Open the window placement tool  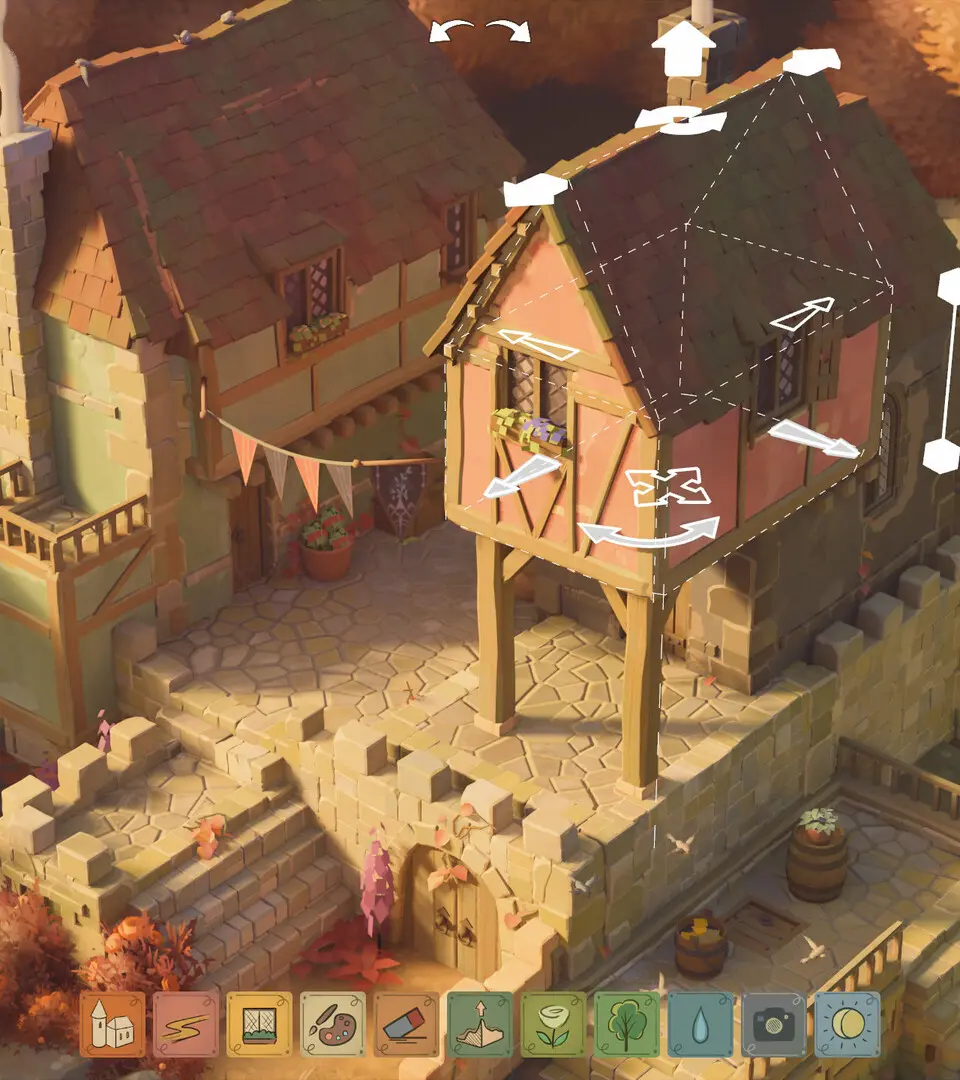pyautogui.click(x=260, y=1024)
